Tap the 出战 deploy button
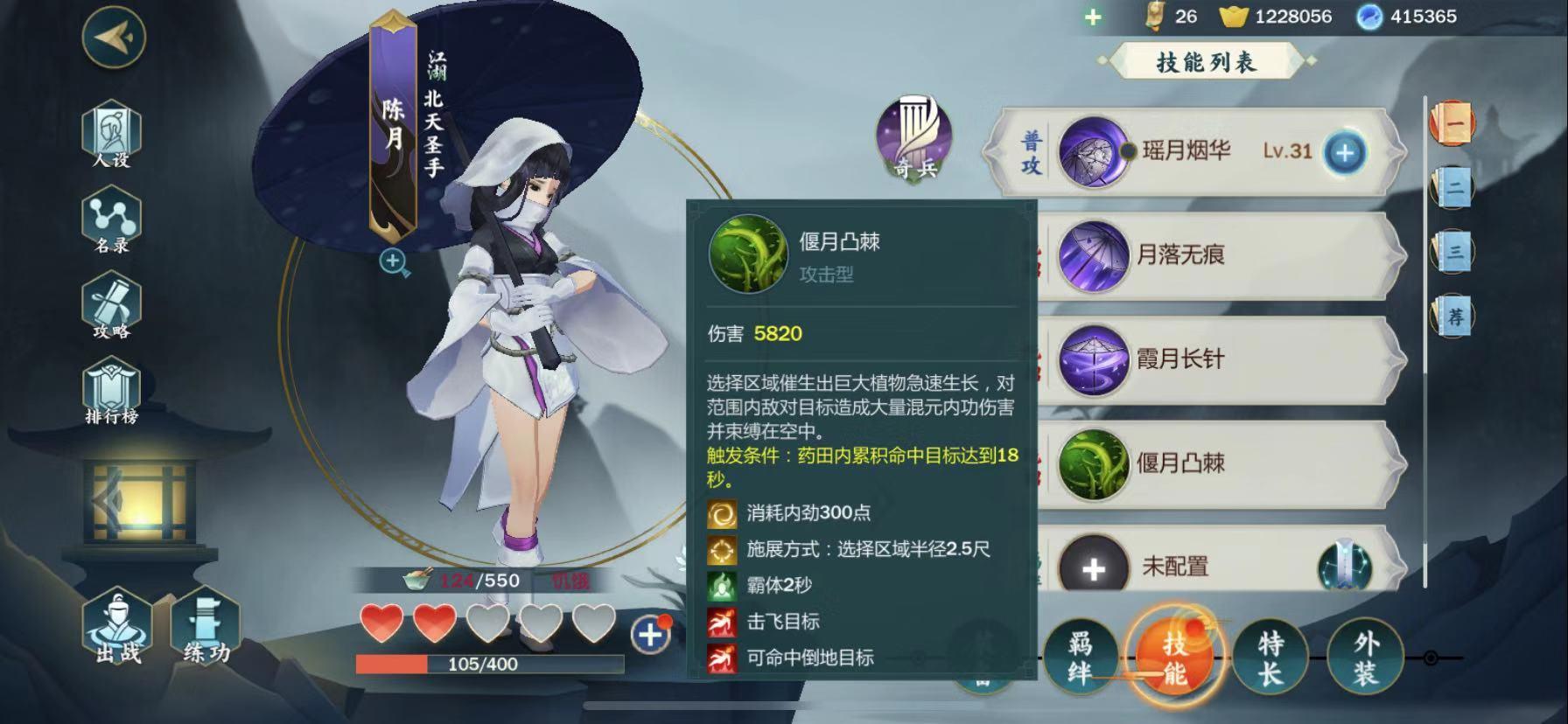 117,628
